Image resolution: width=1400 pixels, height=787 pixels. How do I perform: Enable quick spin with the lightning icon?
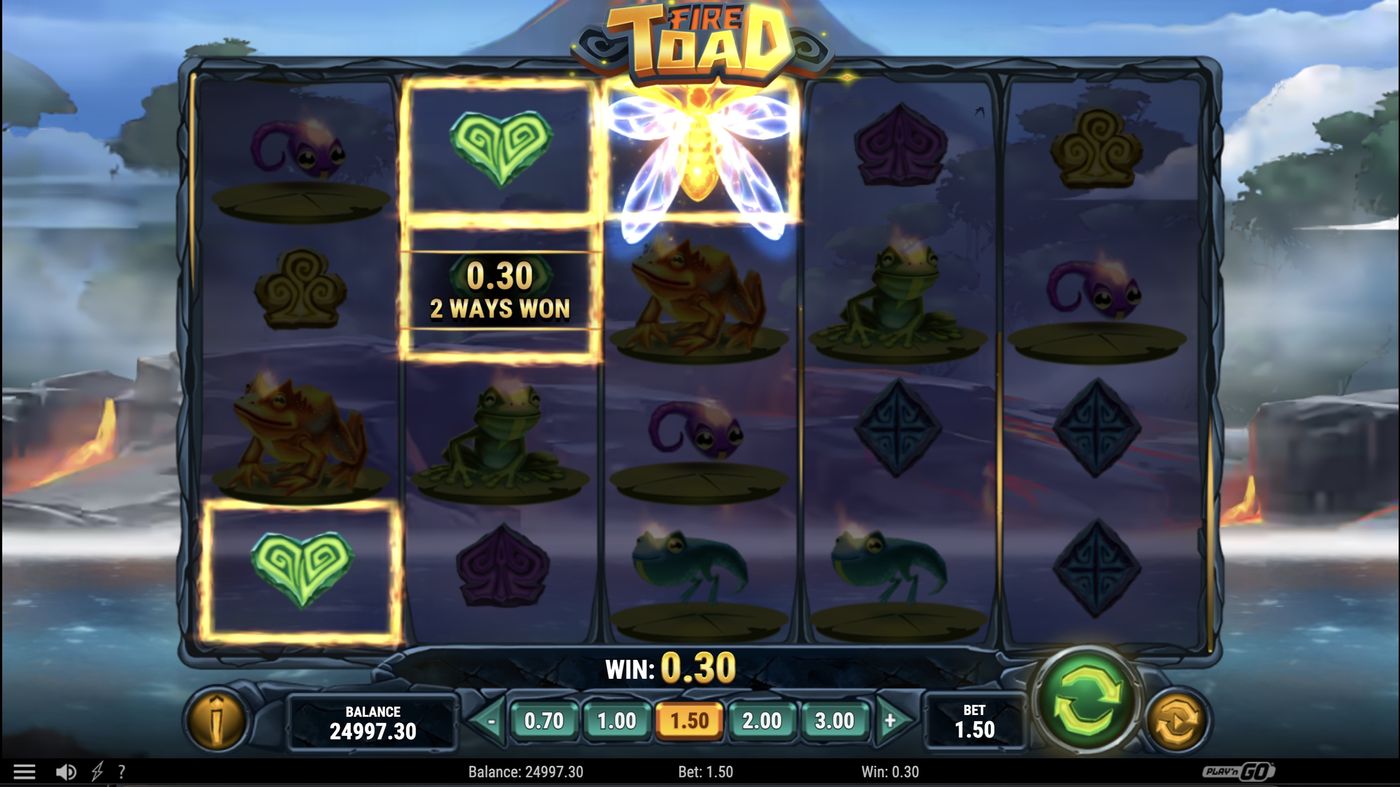(x=96, y=771)
